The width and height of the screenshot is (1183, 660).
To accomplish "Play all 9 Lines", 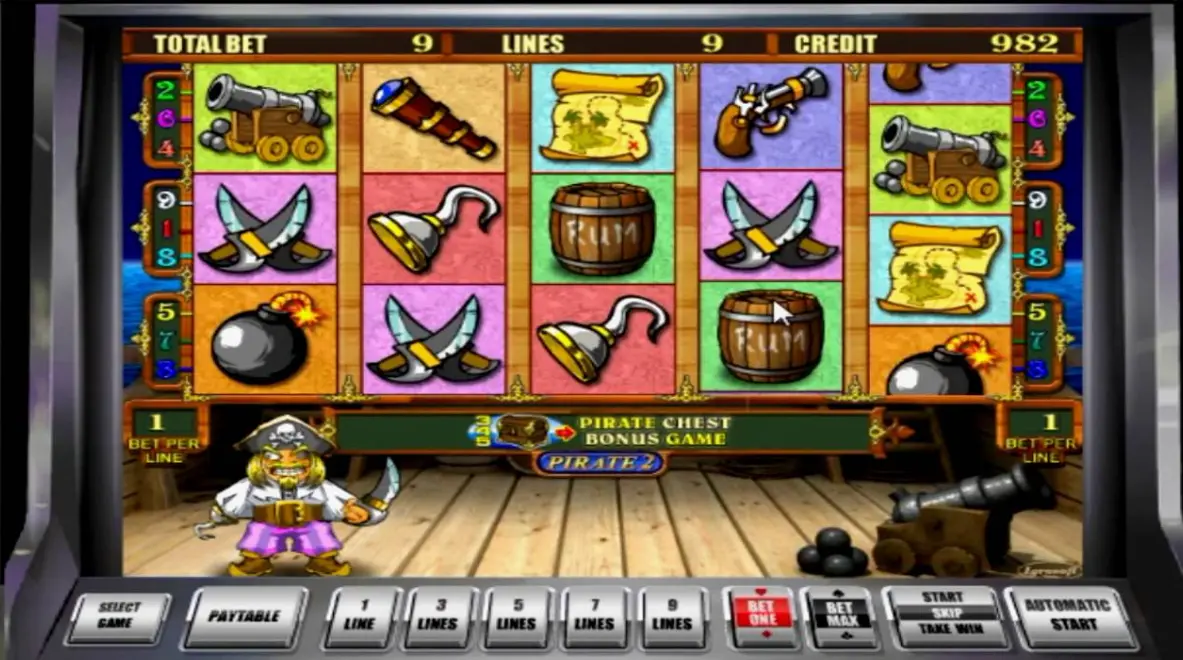I will pyautogui.click(x=672, y=616).
